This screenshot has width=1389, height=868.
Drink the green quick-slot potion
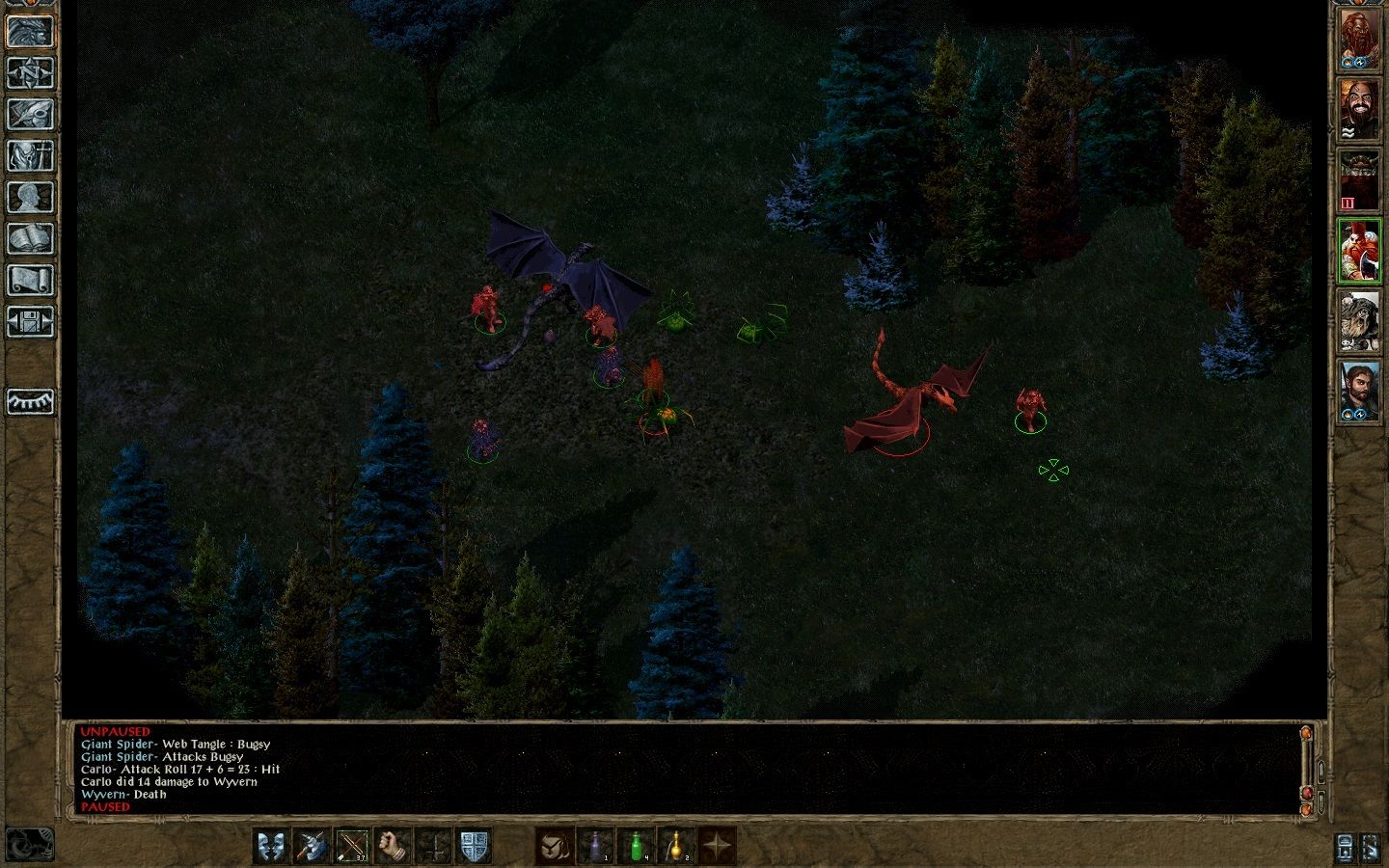[x=637, y=847]
